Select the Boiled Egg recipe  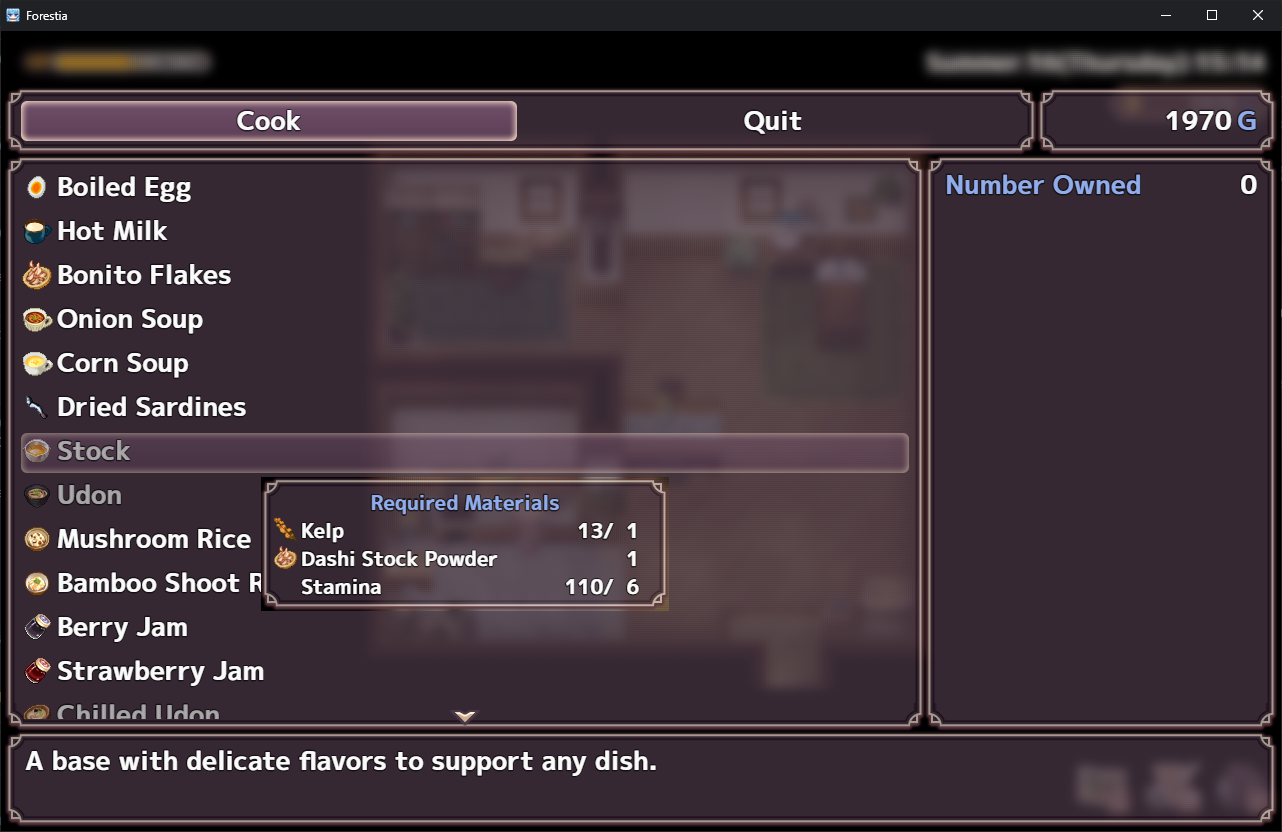tap(124, 187)
